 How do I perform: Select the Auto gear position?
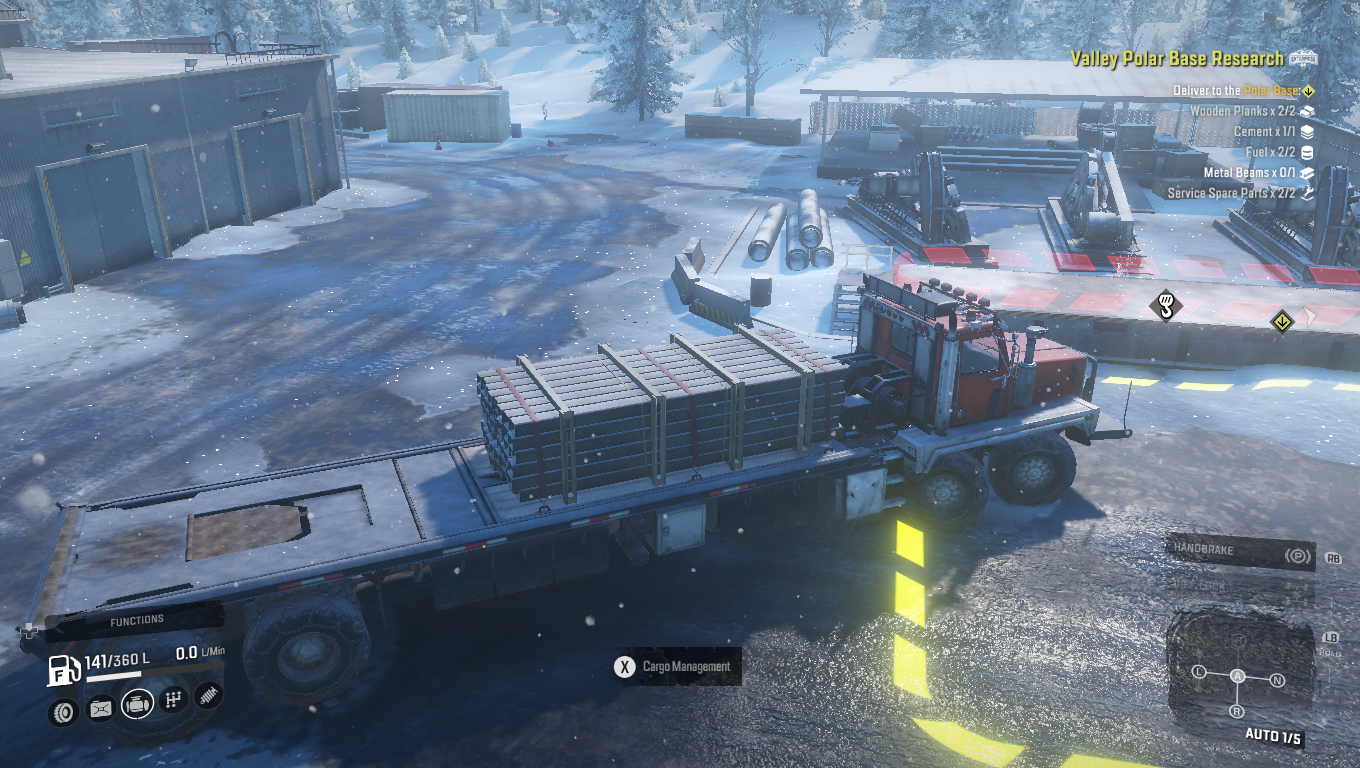1238,676
